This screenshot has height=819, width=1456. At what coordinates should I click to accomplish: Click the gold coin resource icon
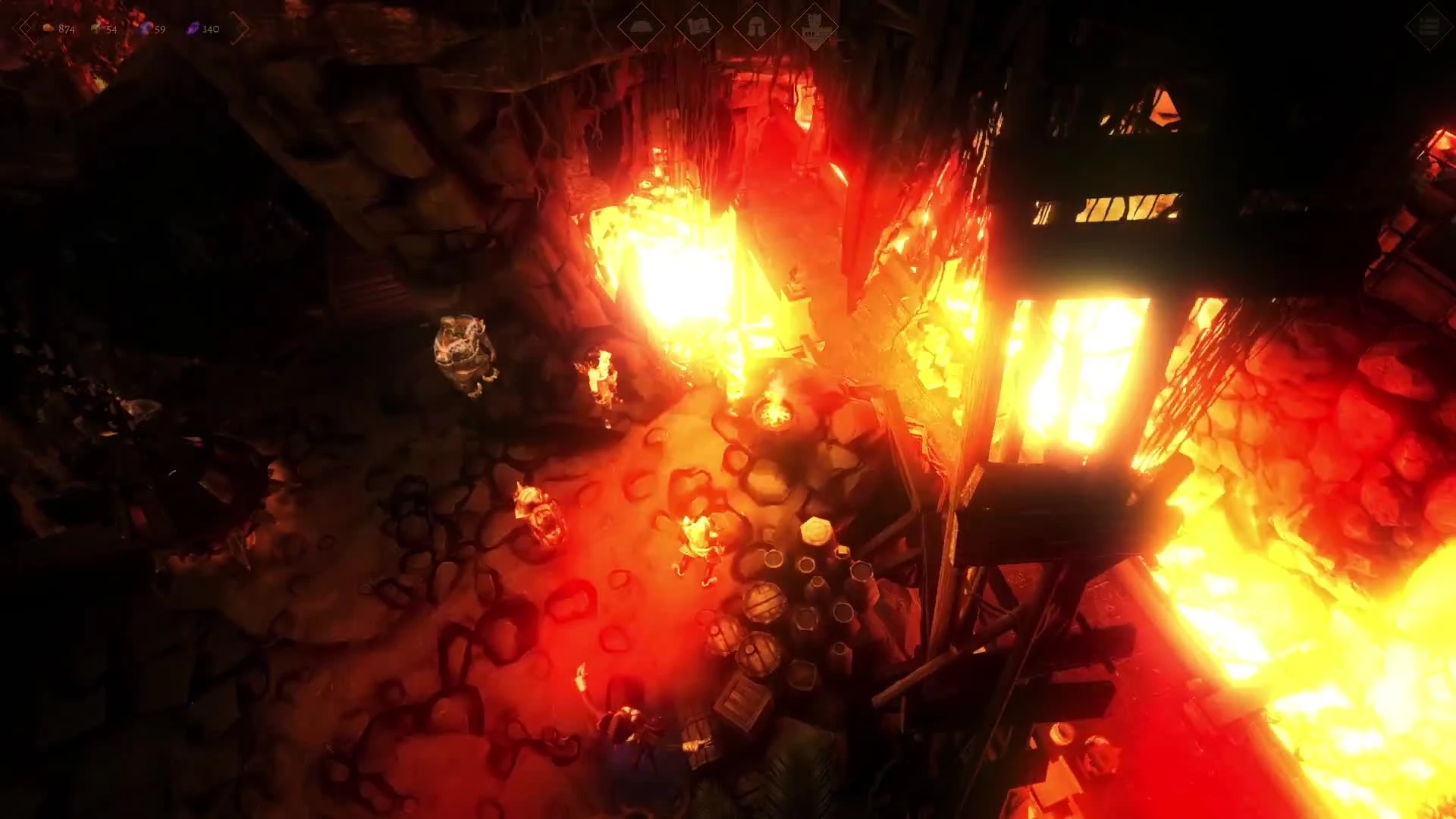(48, 28)
